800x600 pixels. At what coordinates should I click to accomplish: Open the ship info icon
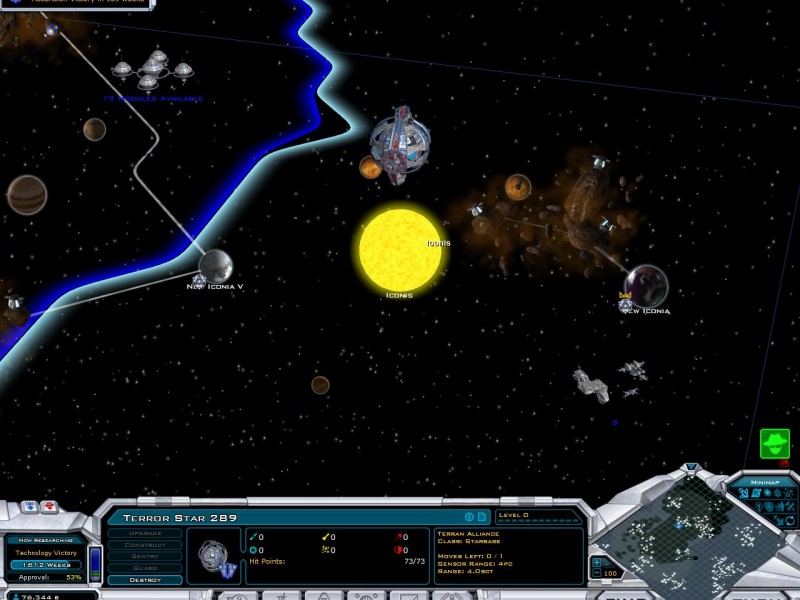click(469, 517)
